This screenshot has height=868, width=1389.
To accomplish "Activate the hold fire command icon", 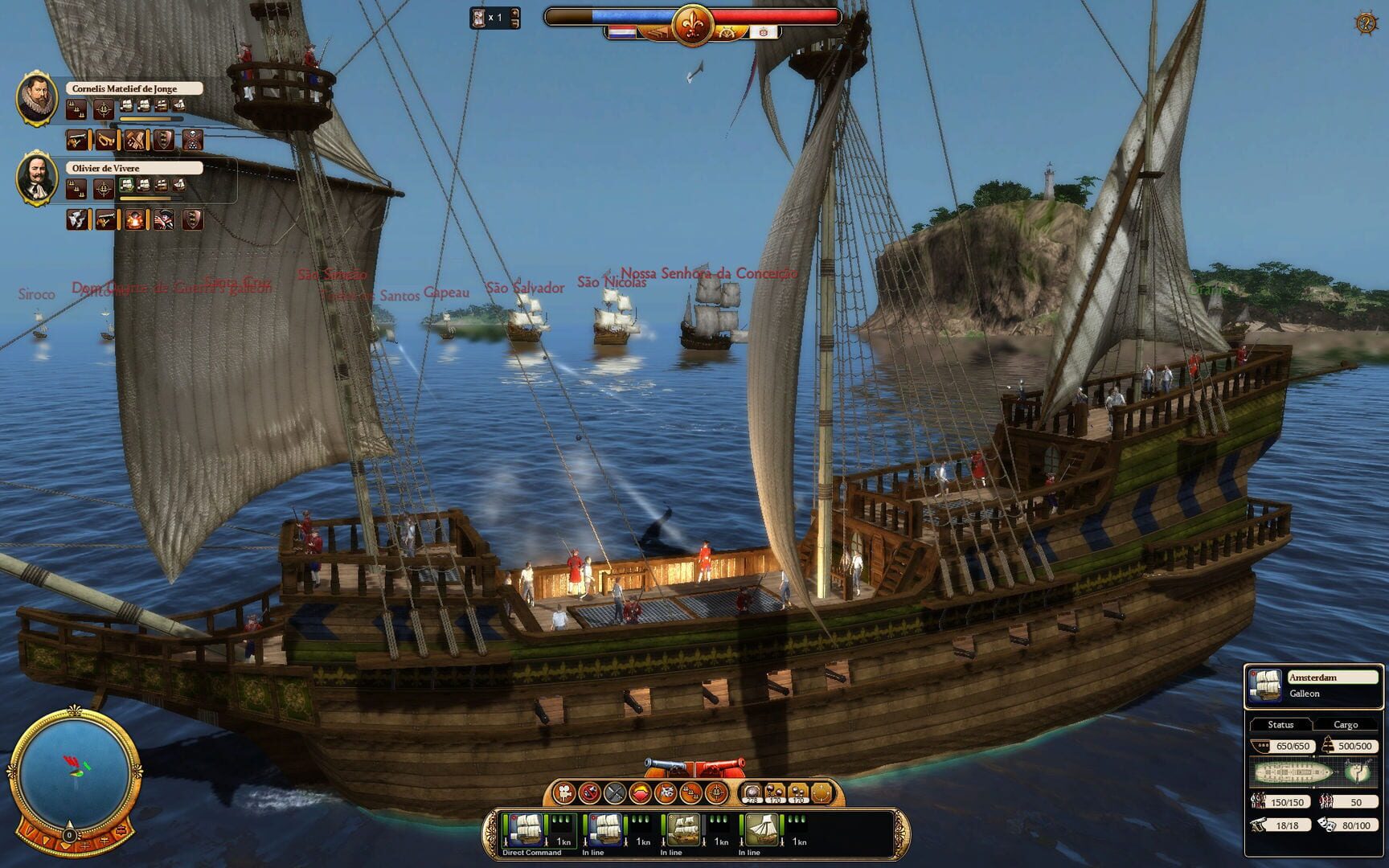I will point(590,792).
